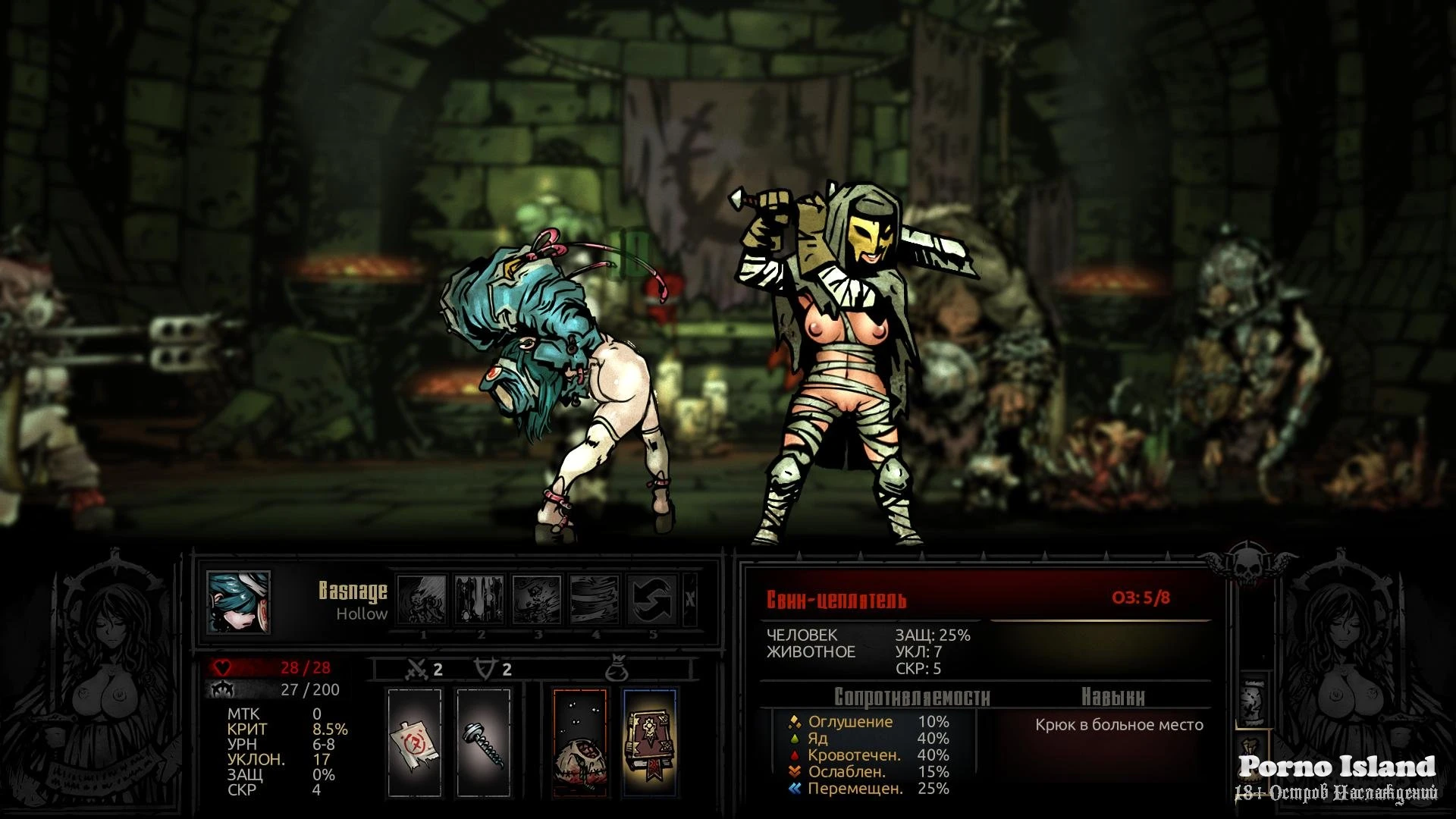Inspect the torn banner weapon slot
The width and height of the screenshot is (1456, 819).
[x=414, y=742]
